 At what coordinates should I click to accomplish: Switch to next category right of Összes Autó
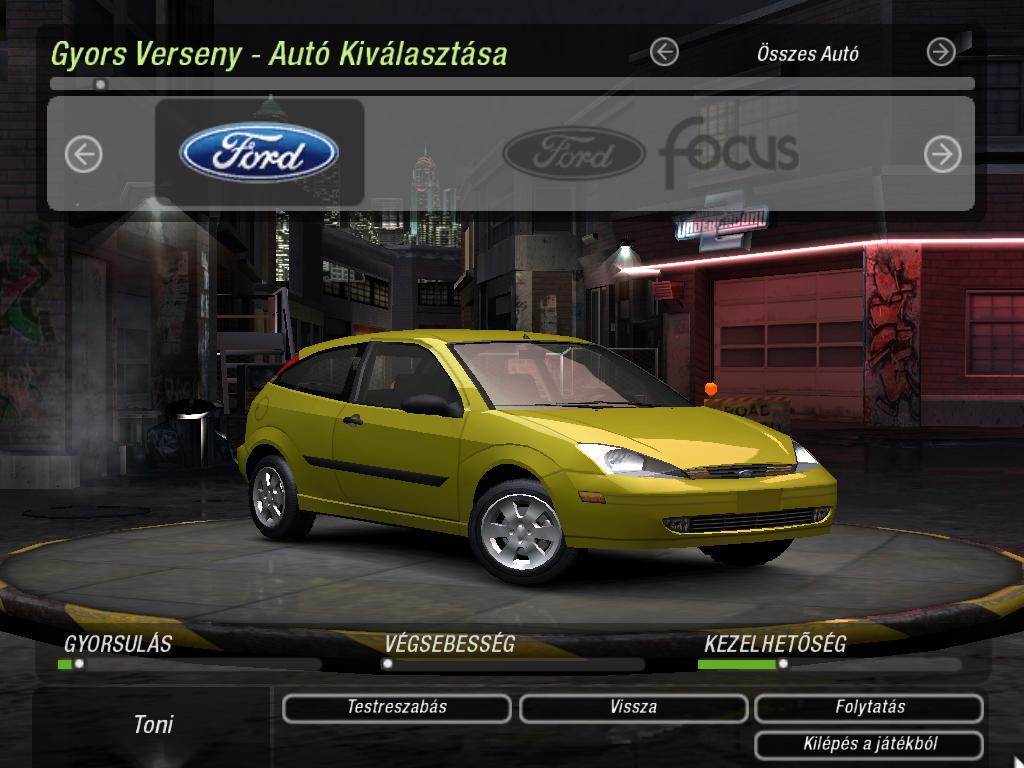(941, 52)
